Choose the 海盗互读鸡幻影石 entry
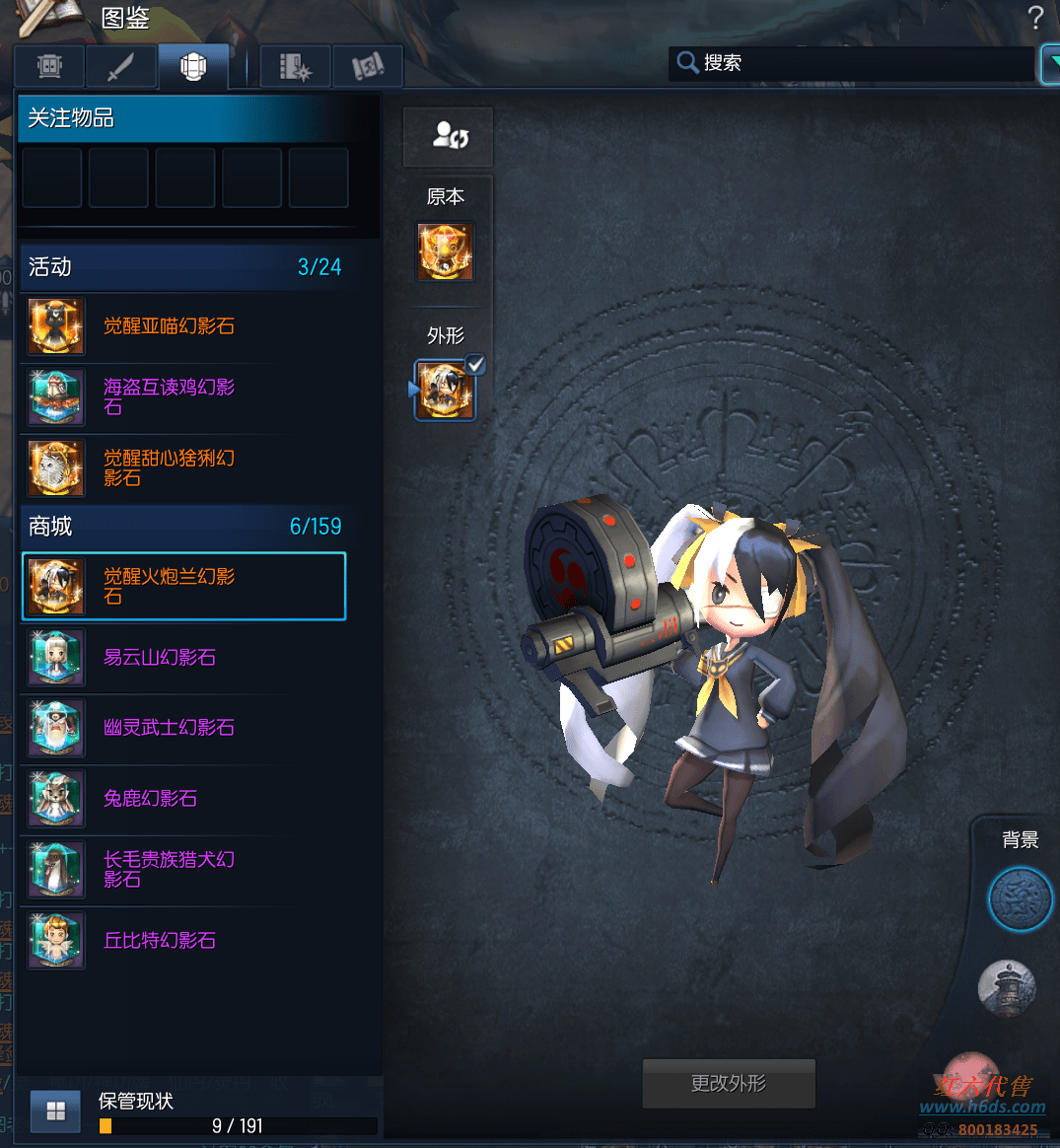Image resolution: width=1060 pixels, height=1148 pixels. point(169,396)
